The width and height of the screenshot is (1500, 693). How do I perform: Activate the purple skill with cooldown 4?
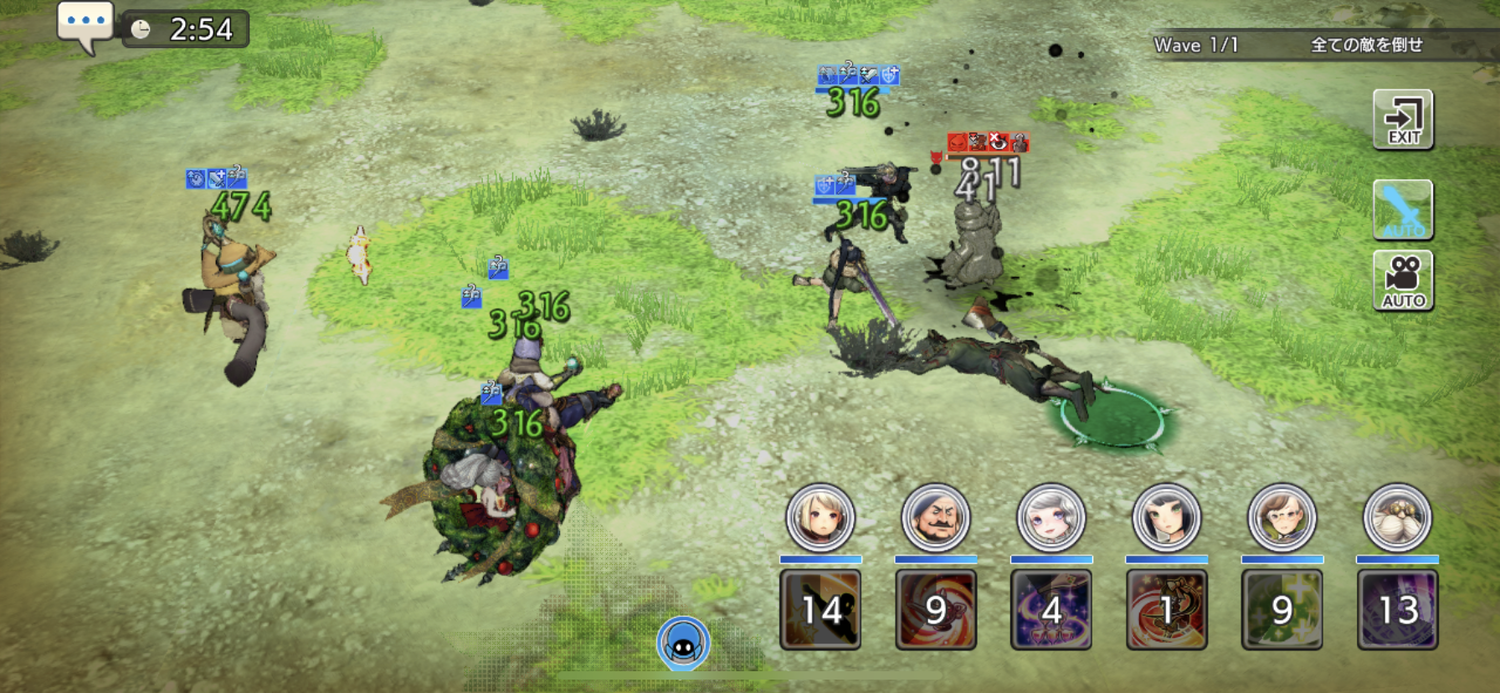(x=1051, y=609)
